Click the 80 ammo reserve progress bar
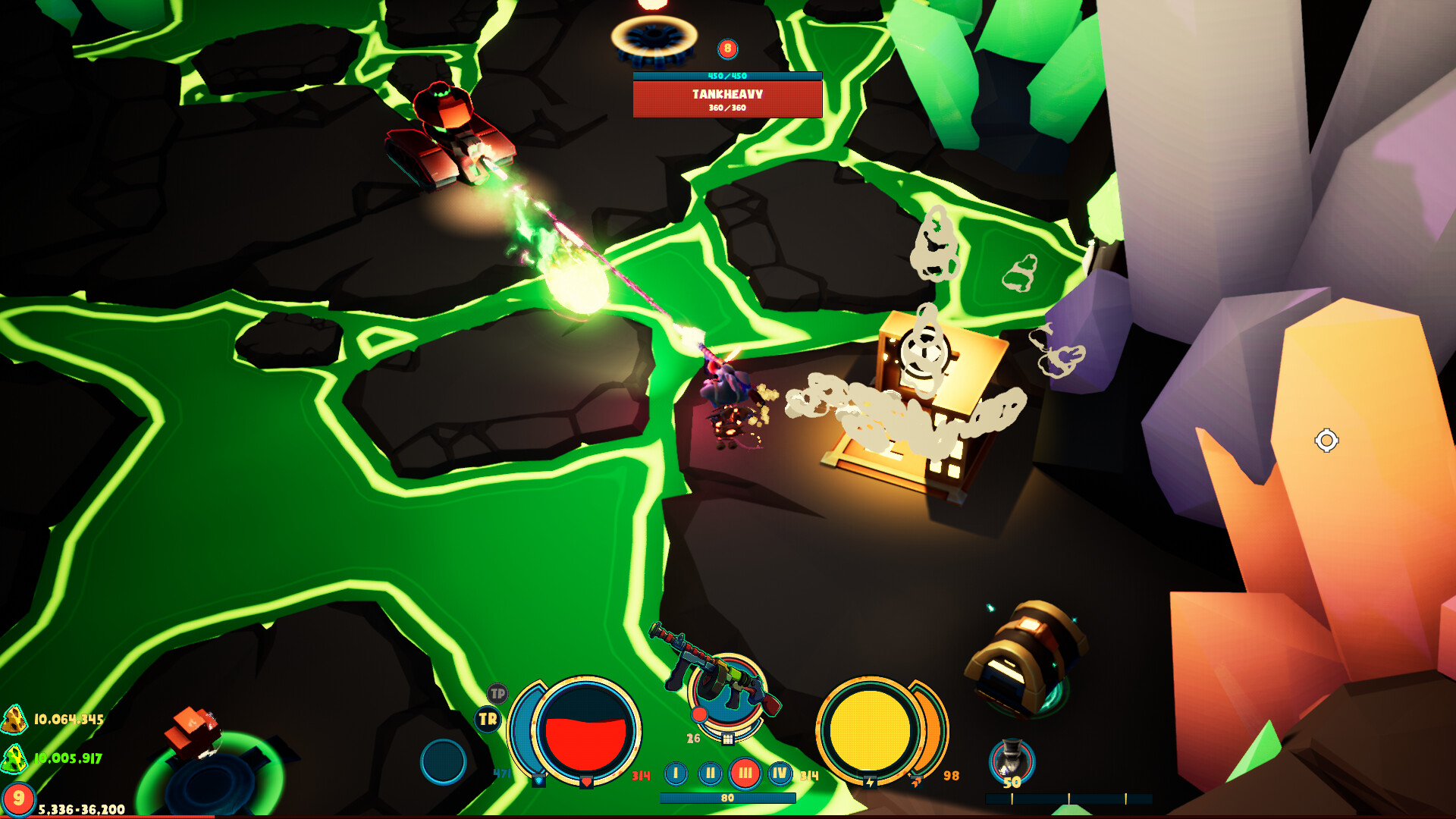 click(727, 799)
